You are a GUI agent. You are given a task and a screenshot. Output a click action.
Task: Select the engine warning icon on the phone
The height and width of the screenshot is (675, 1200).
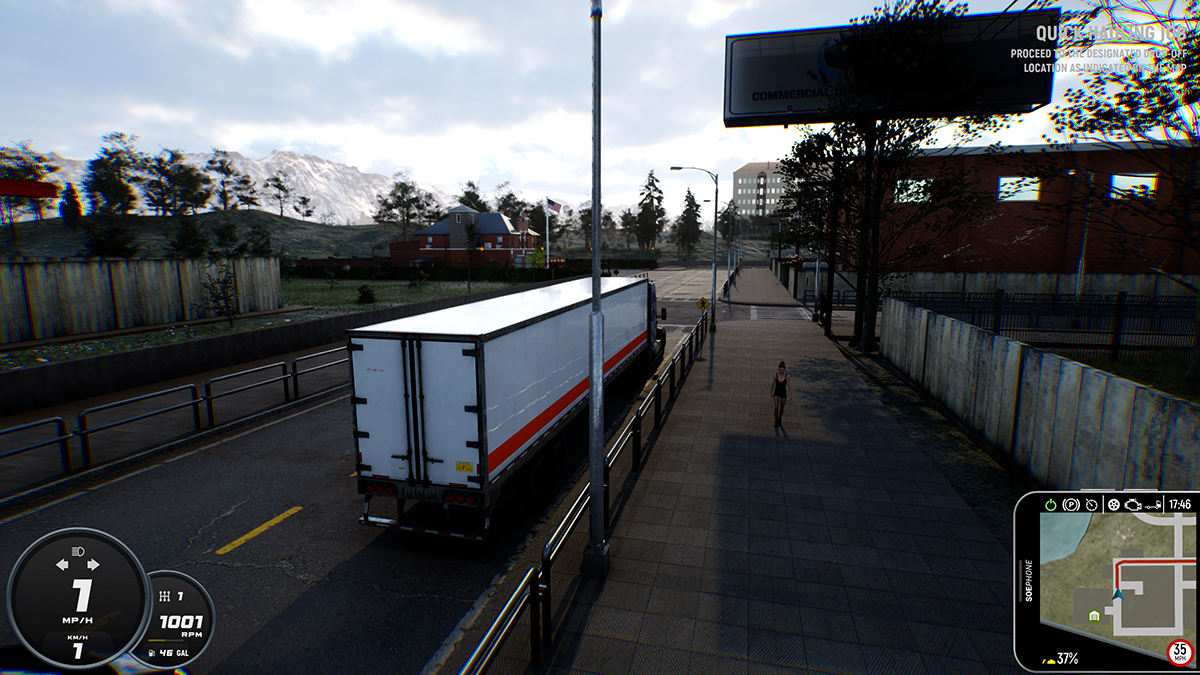pos(1133,504)
